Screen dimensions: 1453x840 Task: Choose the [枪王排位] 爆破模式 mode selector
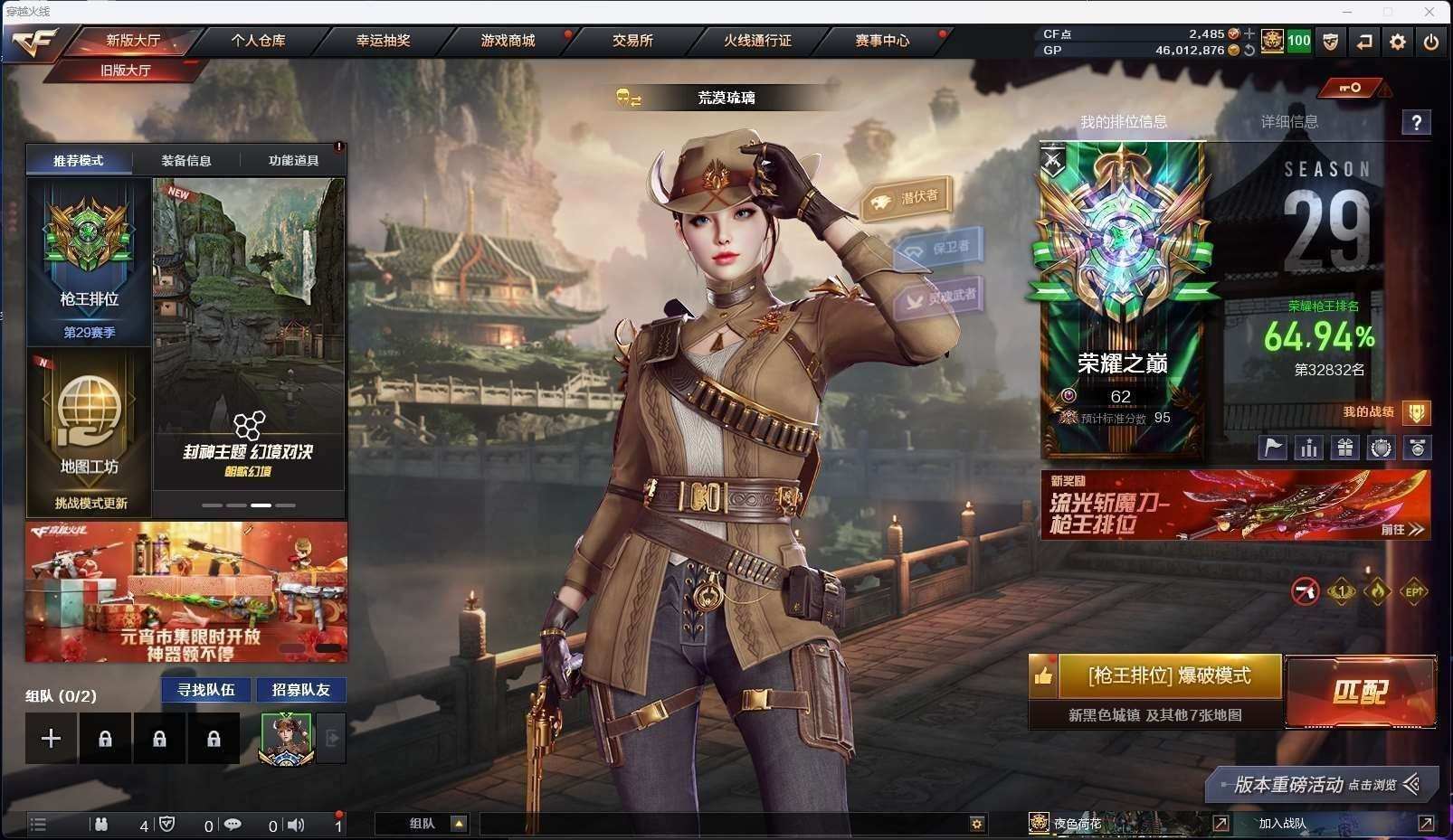pos(1169,676)
